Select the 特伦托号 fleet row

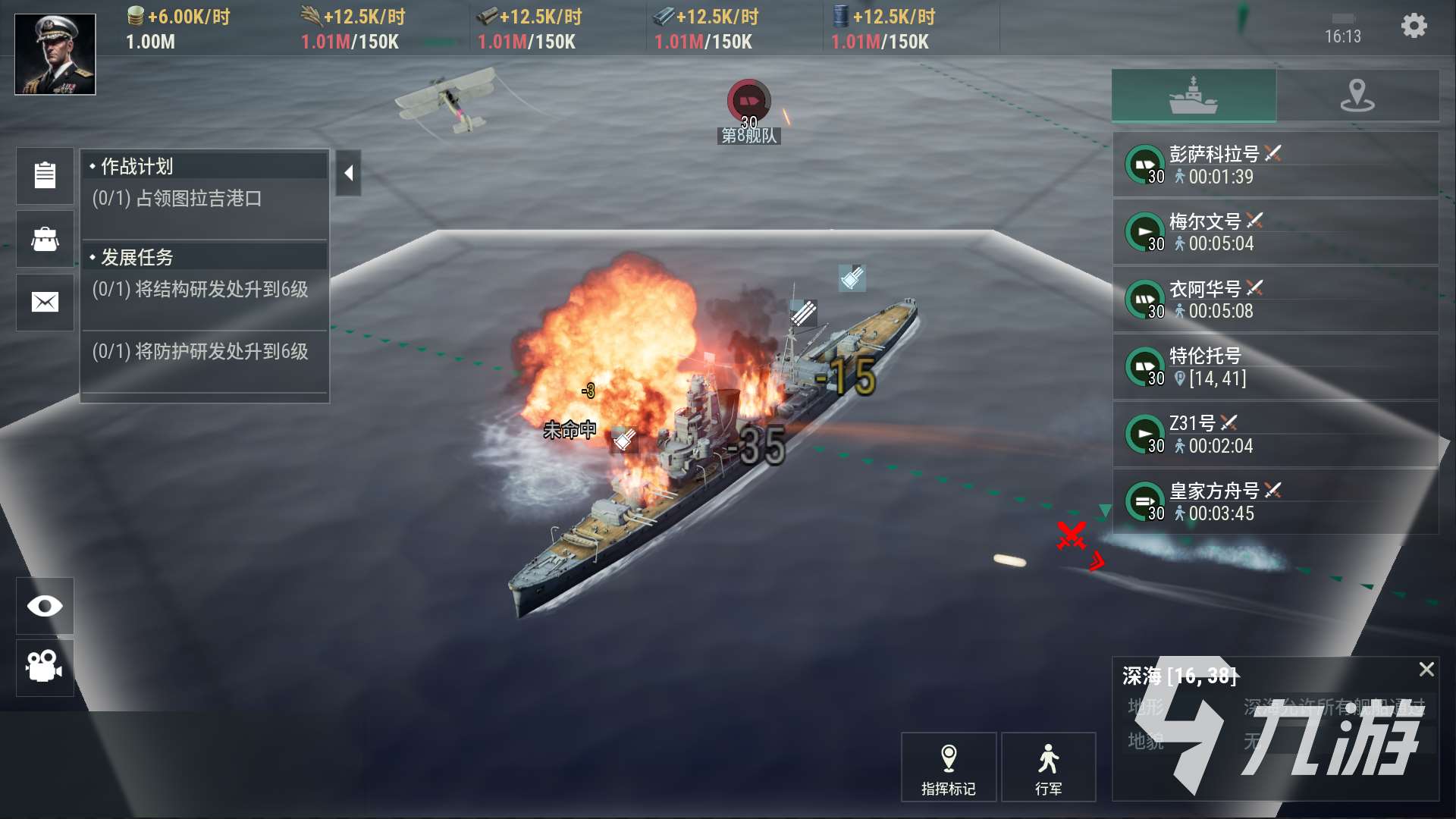(1276, 367)
